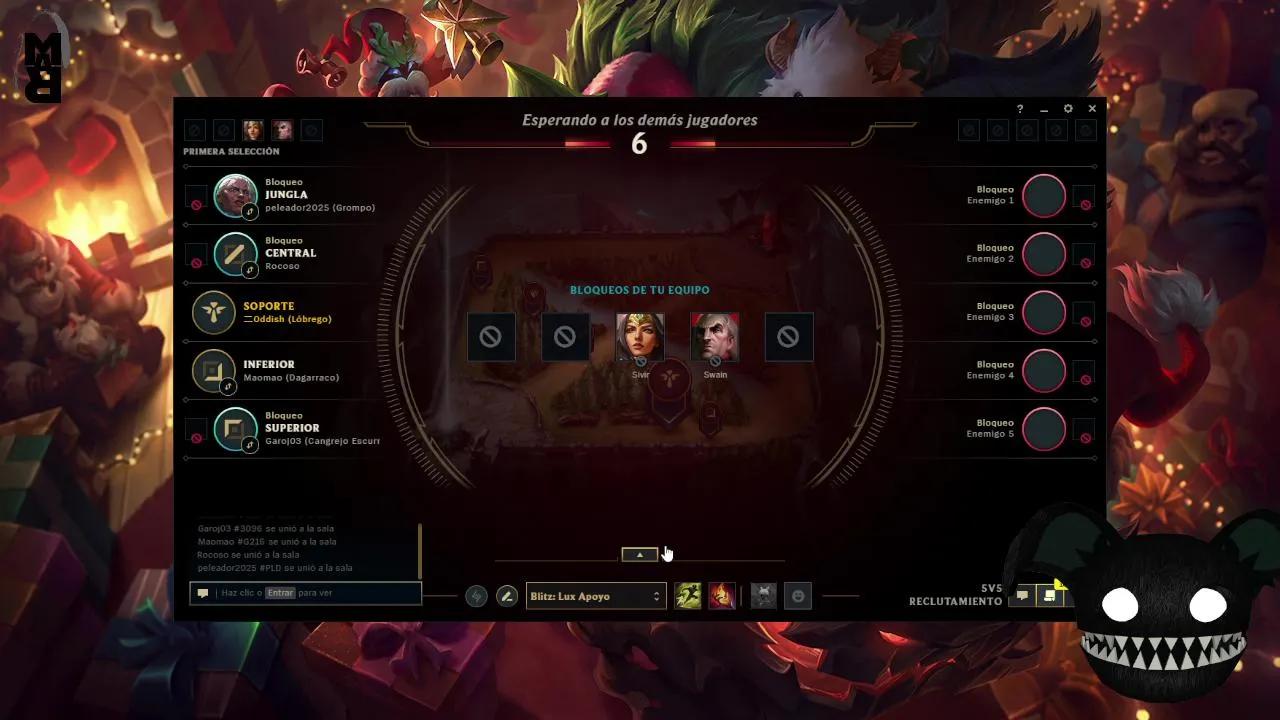Click the banned Sivir portrait

pyautogui.click(x=641, y=337)
